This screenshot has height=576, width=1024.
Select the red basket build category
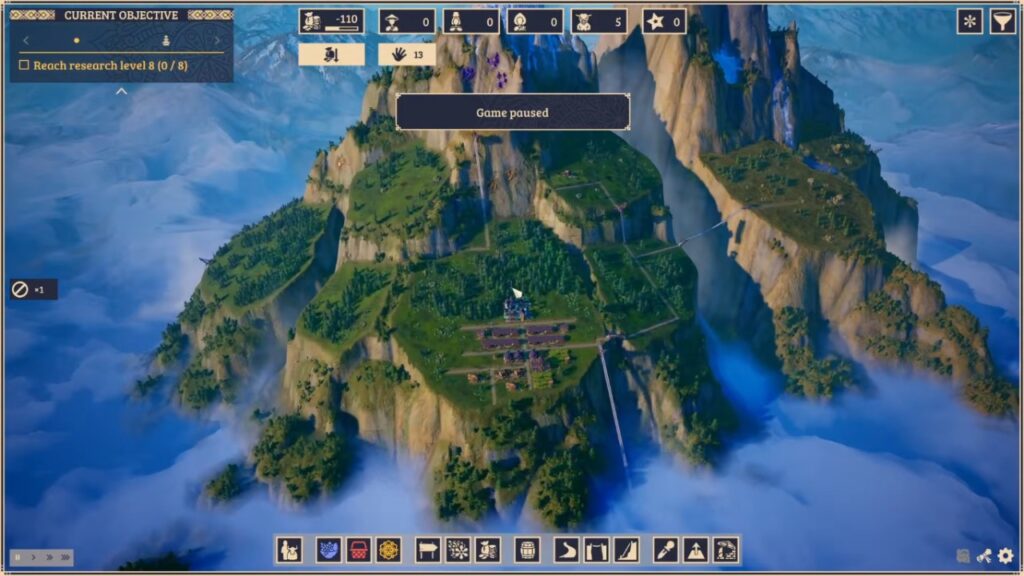[359, 549]
